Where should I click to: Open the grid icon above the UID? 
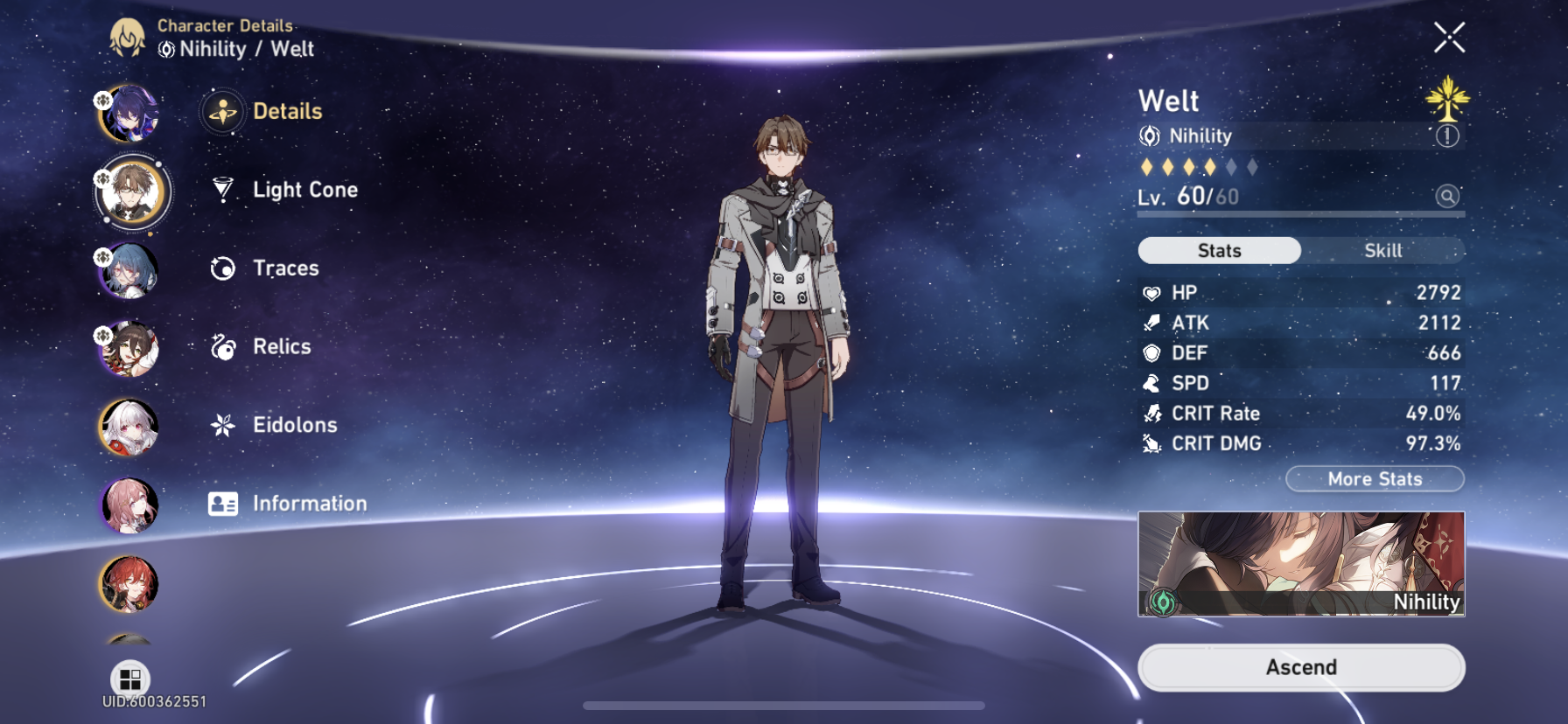coord(131,674)
